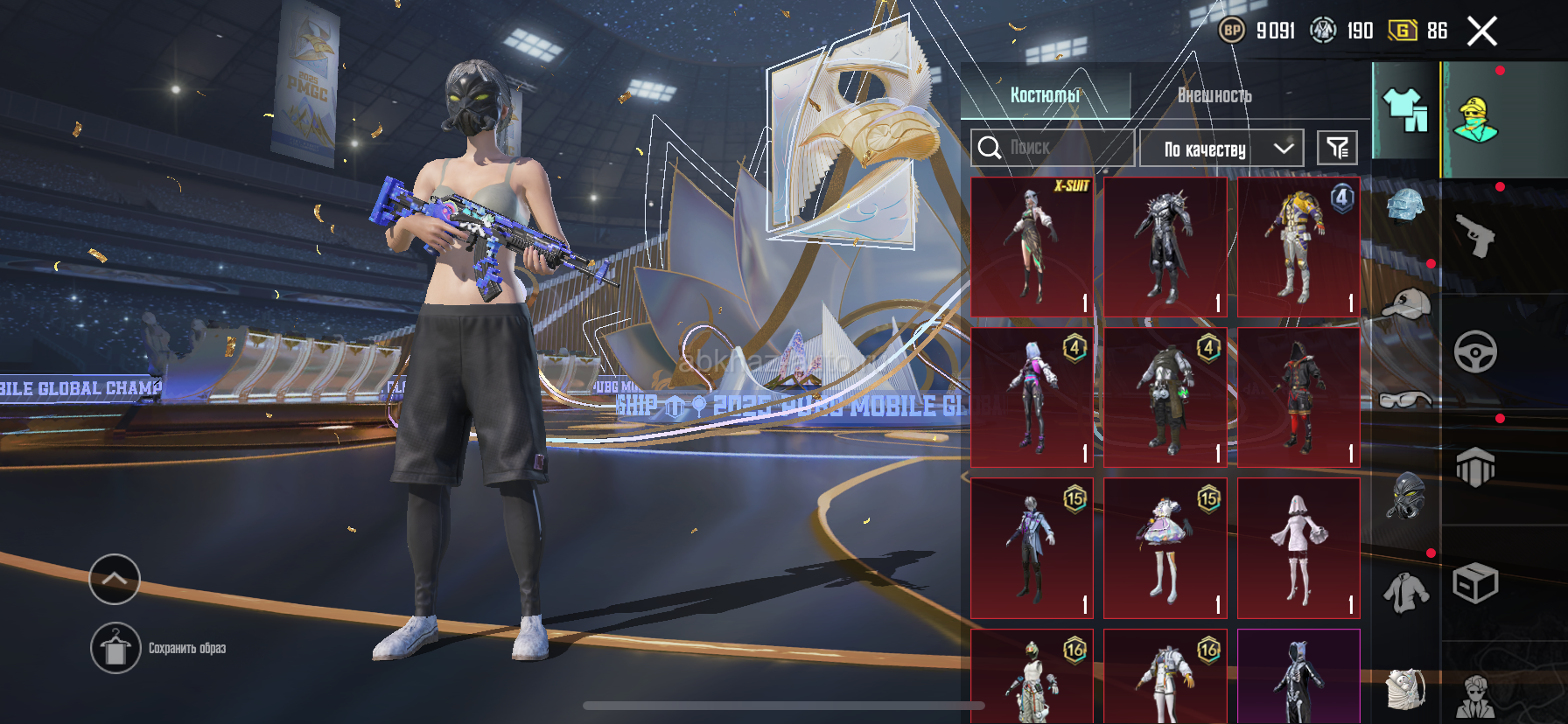Image resolution: width=1568 pixels, height=724 pixels.
Task: Open the steering wheel vehicle section
Action: pos(1475,352)
